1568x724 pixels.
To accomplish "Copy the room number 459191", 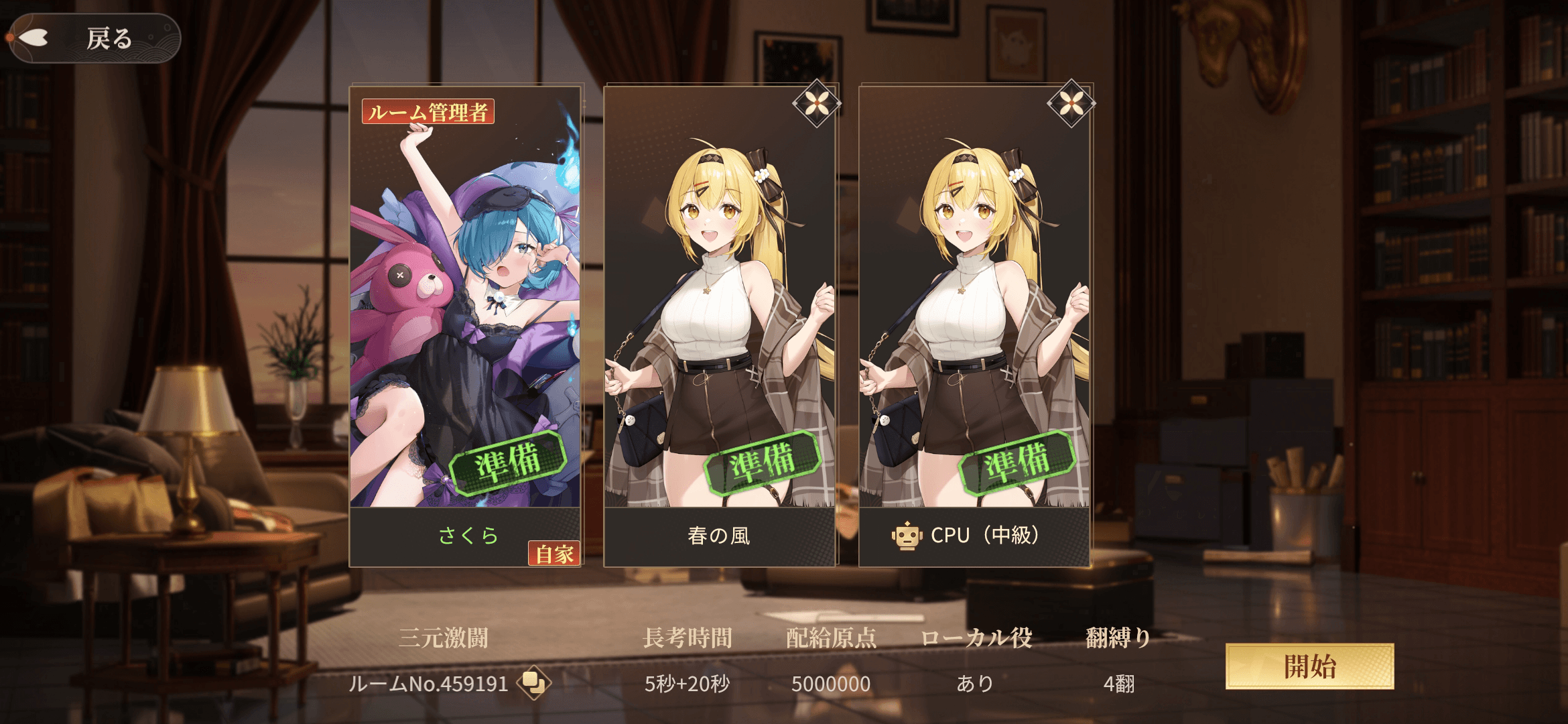I will (533, 683).
